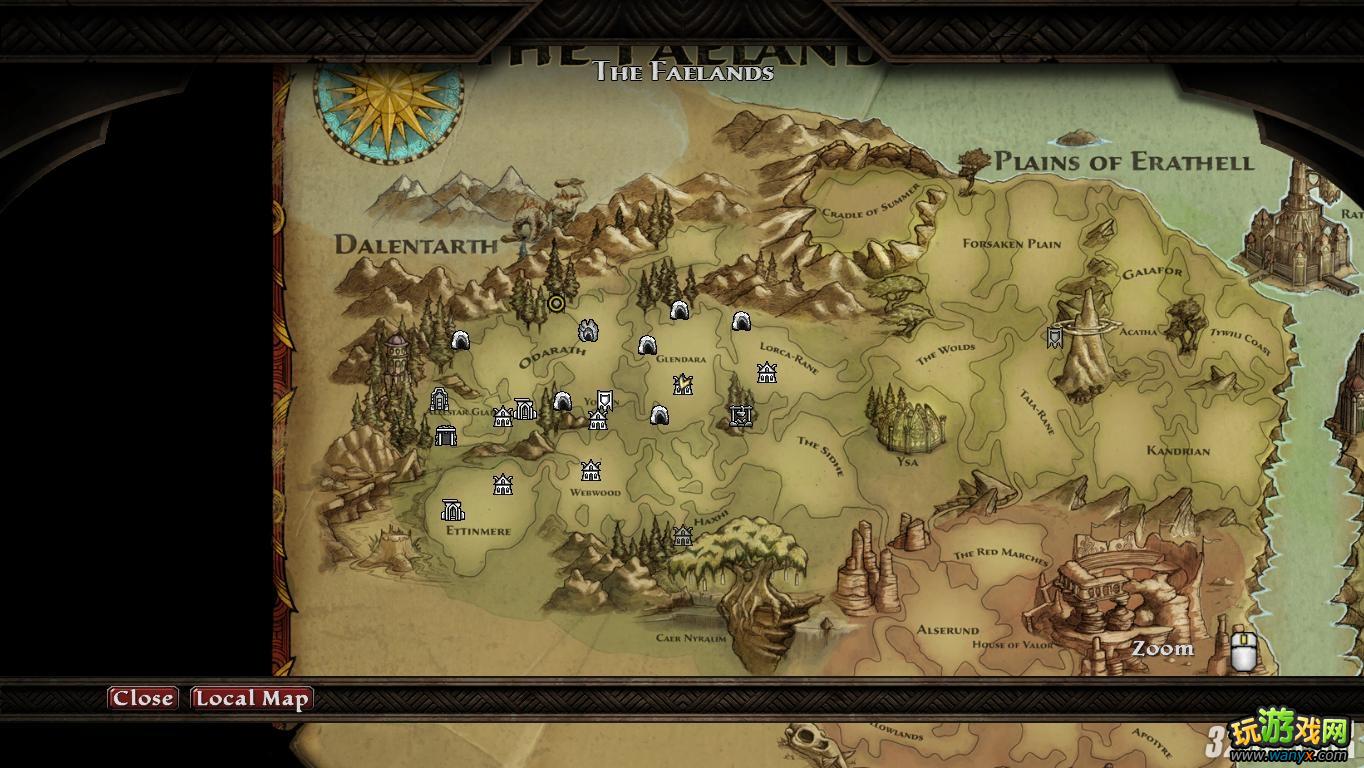Select the quest-arrow village marker in Glendara
The height and width of the screenshot is (768, 1364).
pyautogui.click(x=683, y=384)
